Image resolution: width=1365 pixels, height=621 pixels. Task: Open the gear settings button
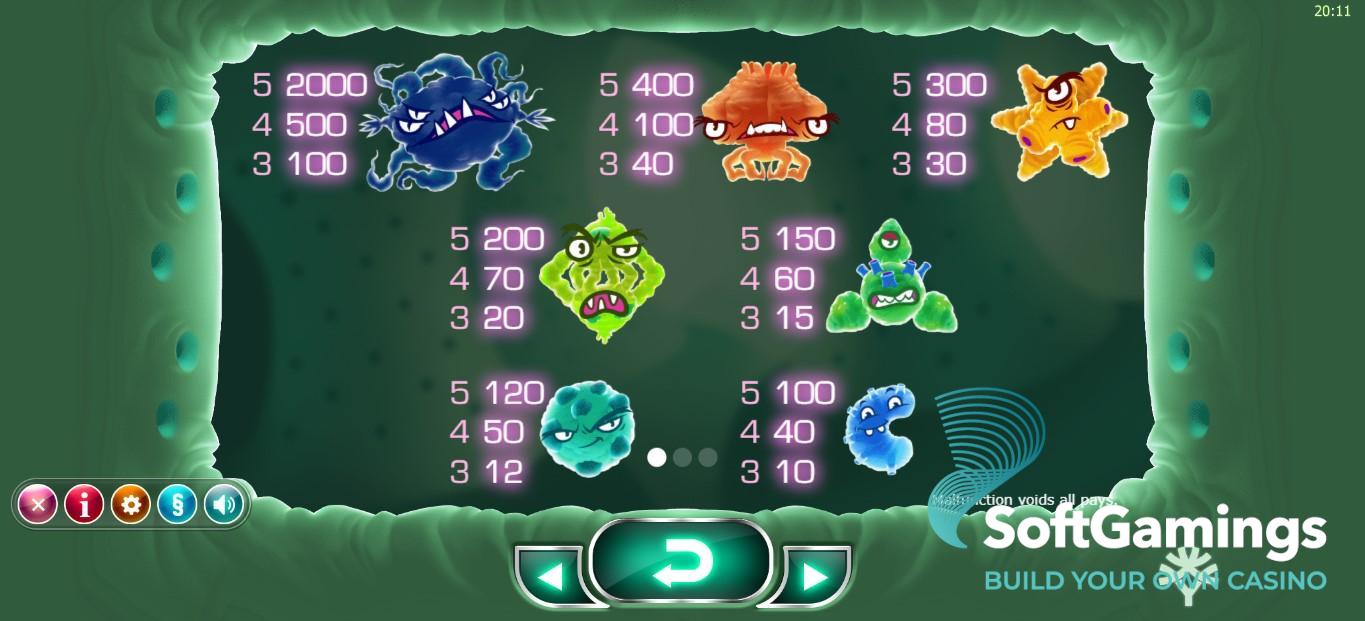tap(131, 505)
